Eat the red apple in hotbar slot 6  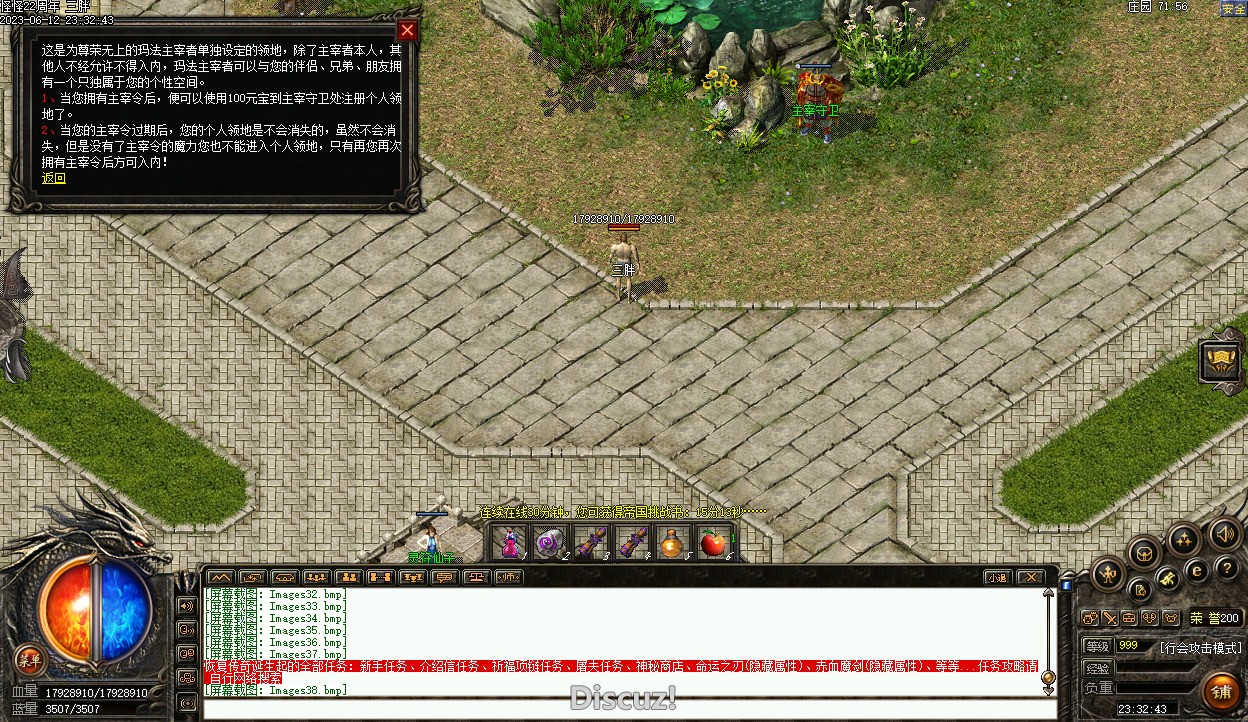[712, 542]
